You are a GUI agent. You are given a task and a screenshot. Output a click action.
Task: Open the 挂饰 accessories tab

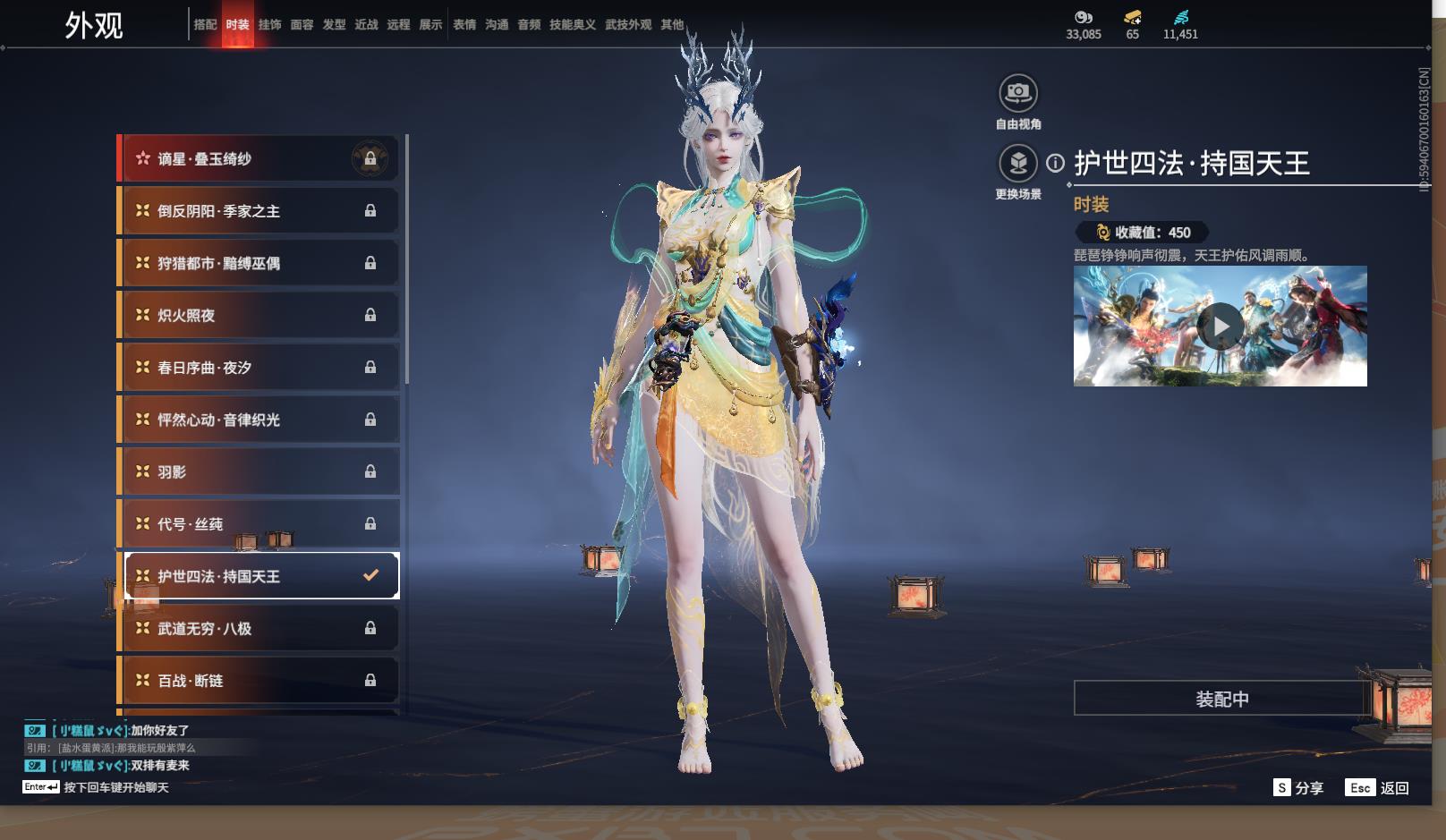coord(269,25)
